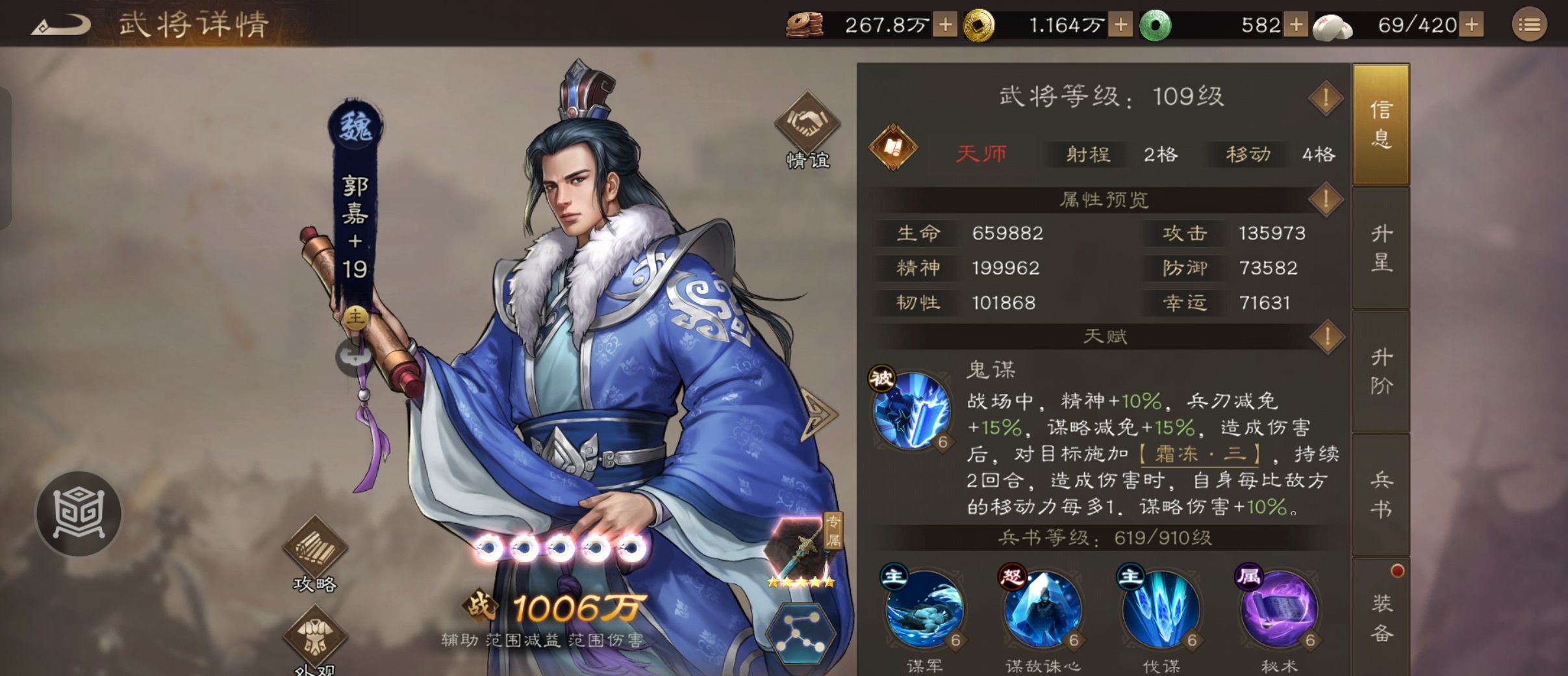
Task: Toggle the 天师 profession warning diamond
Action: point(1326,99)
